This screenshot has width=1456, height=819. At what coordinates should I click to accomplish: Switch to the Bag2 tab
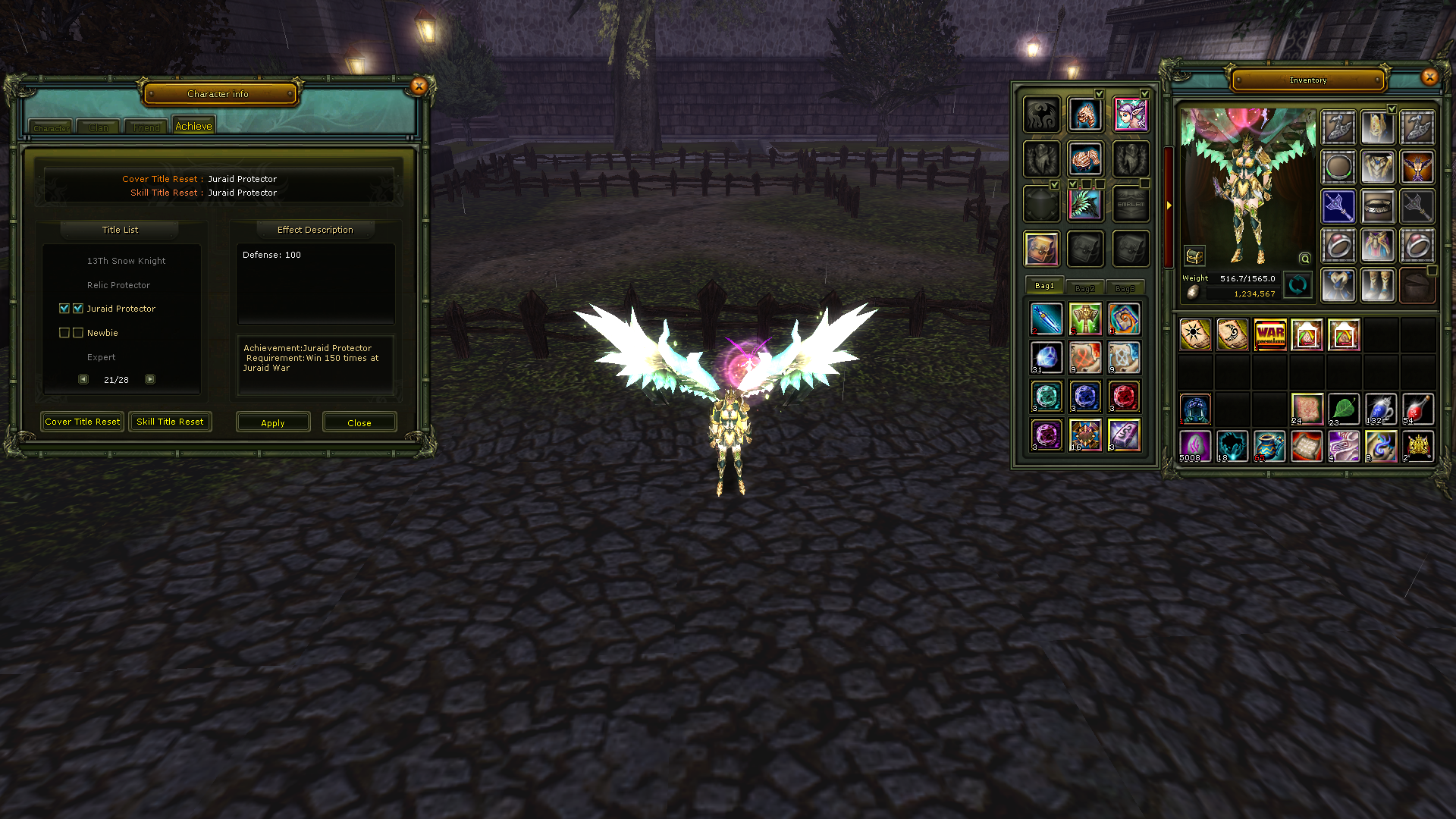(1086, 287)
